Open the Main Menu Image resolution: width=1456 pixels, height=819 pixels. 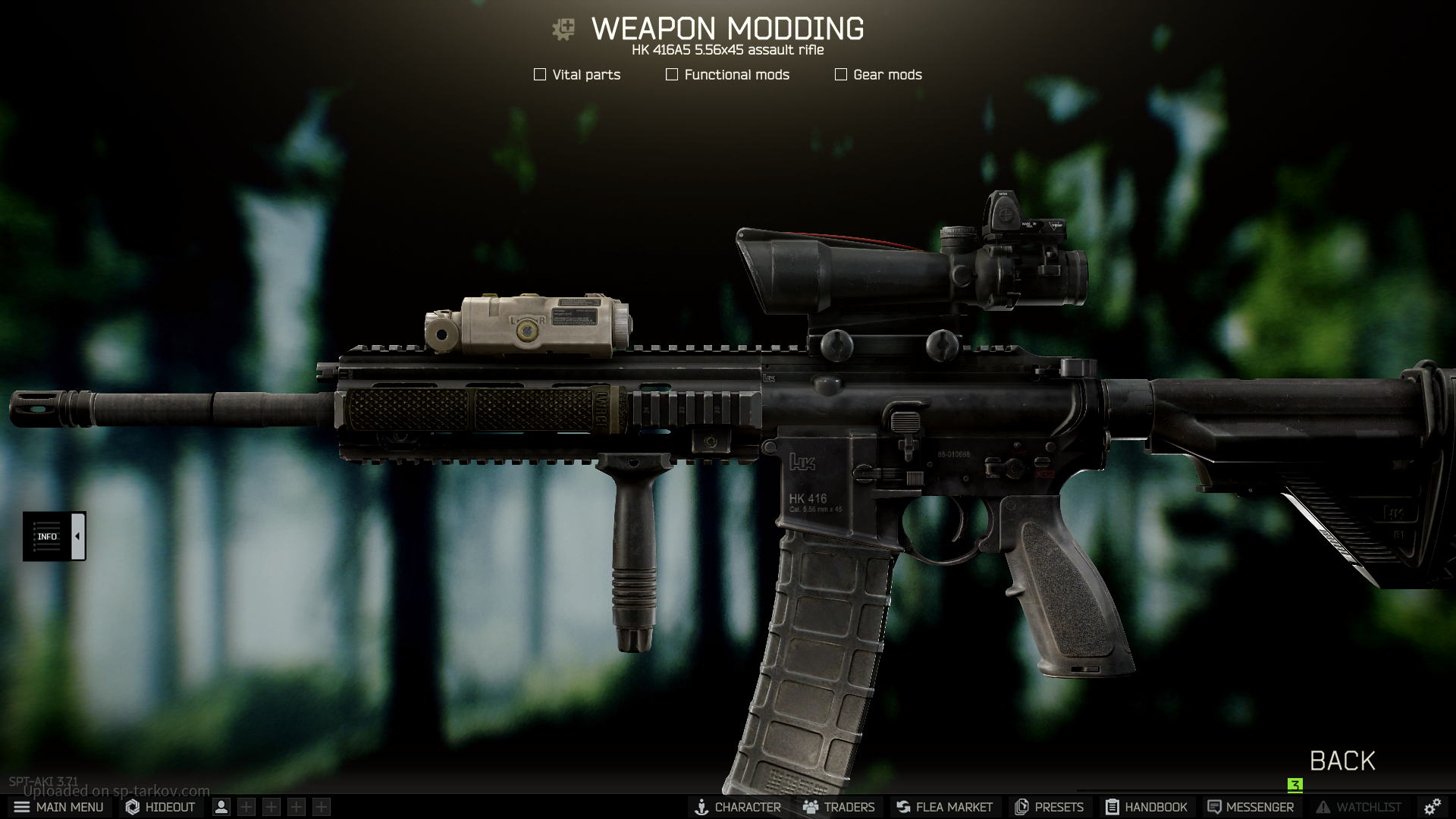coord(58,807)
